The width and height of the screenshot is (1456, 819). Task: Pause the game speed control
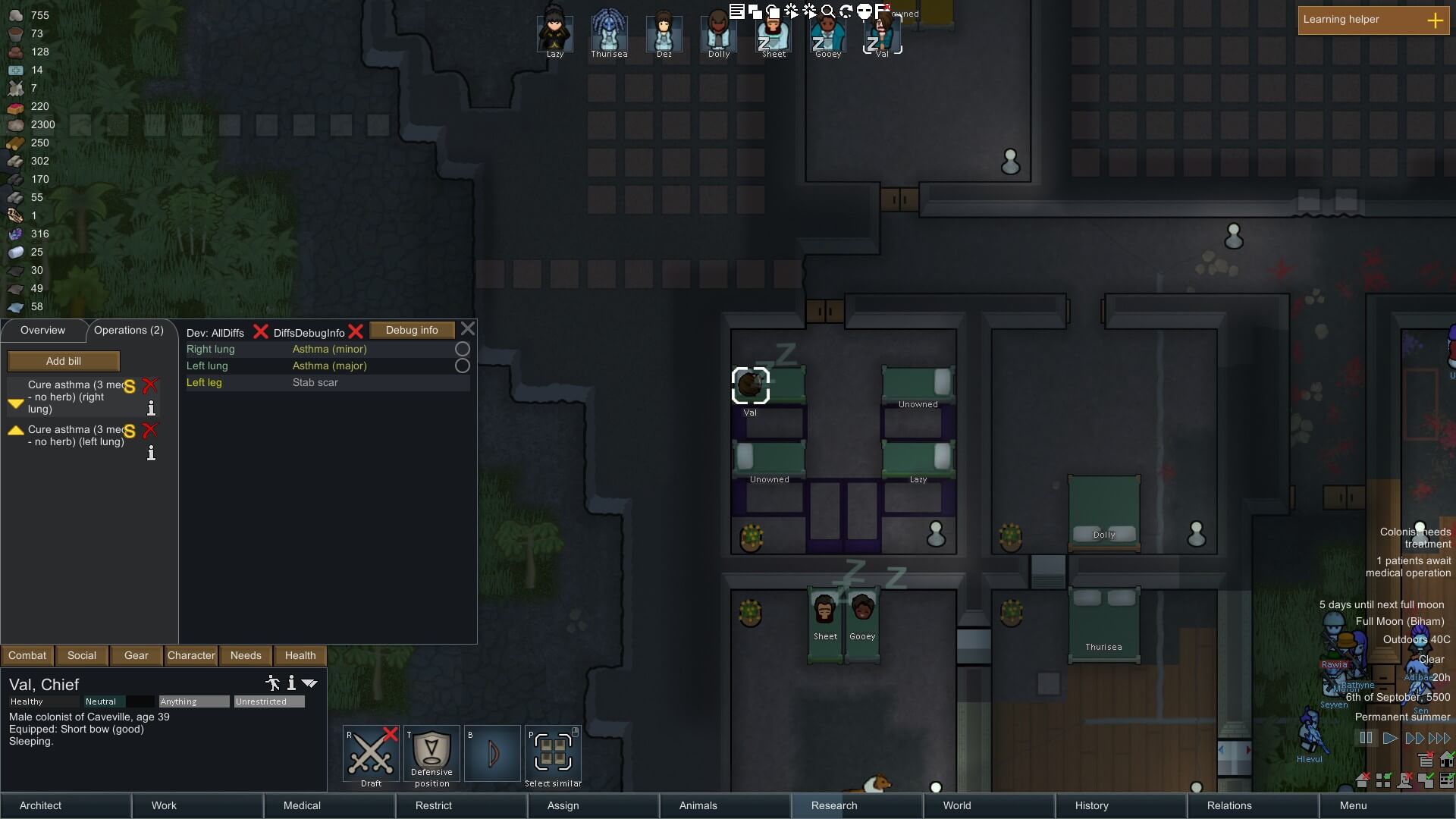(1366, 738)
